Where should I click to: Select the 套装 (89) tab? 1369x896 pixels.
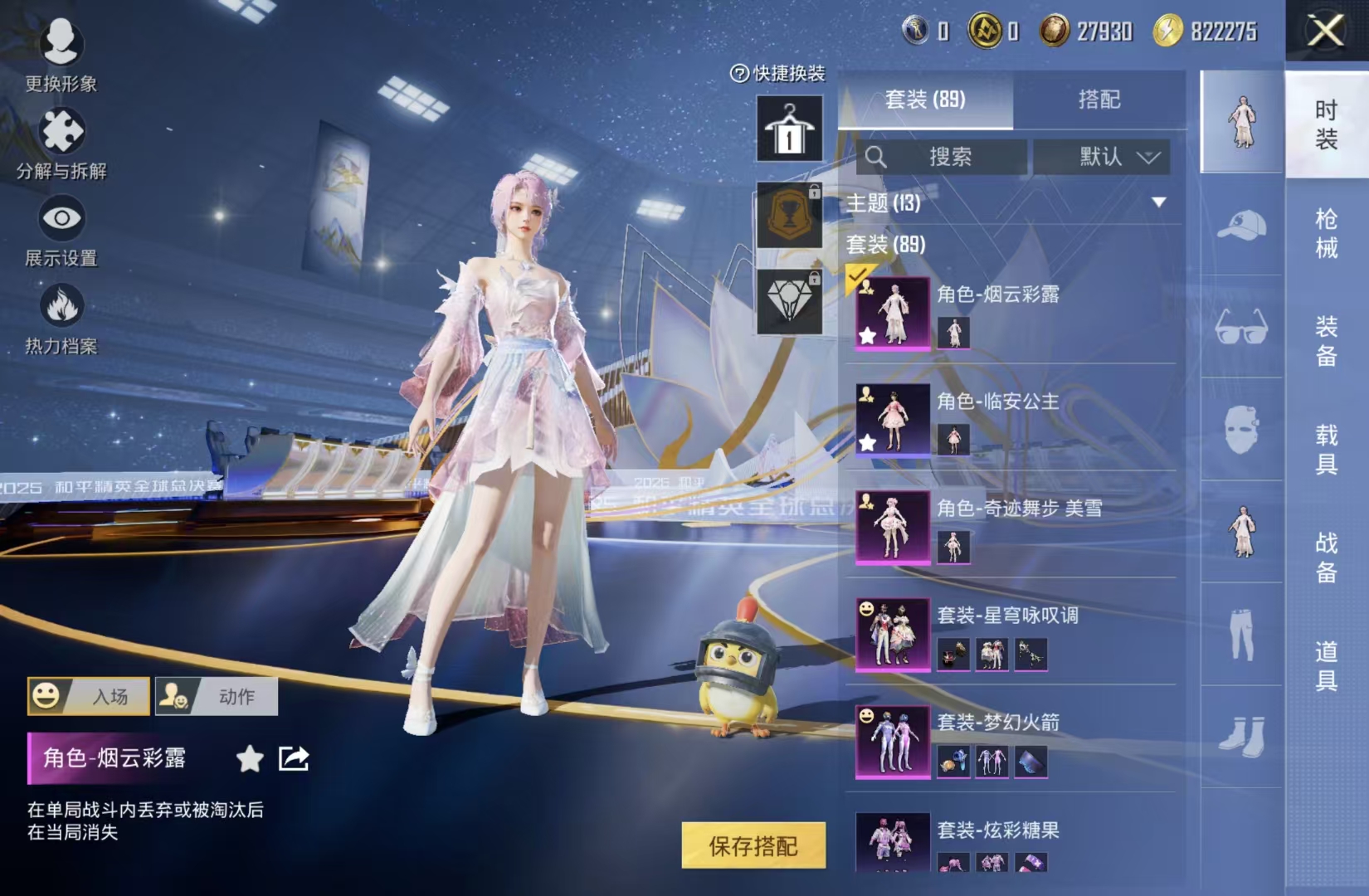tap(924, 100)
